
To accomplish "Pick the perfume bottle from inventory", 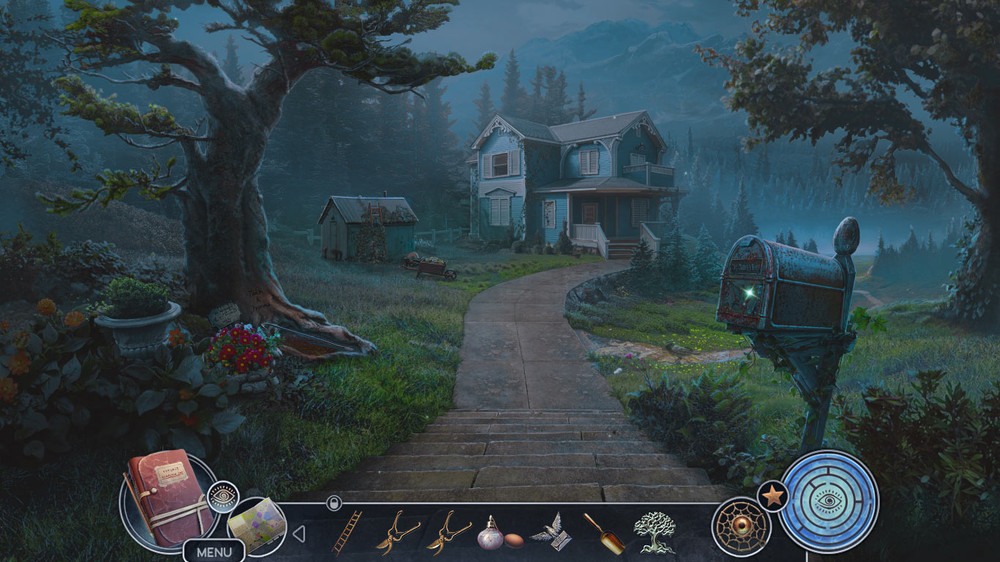I will pyautogui.click(x=490, y=532).
